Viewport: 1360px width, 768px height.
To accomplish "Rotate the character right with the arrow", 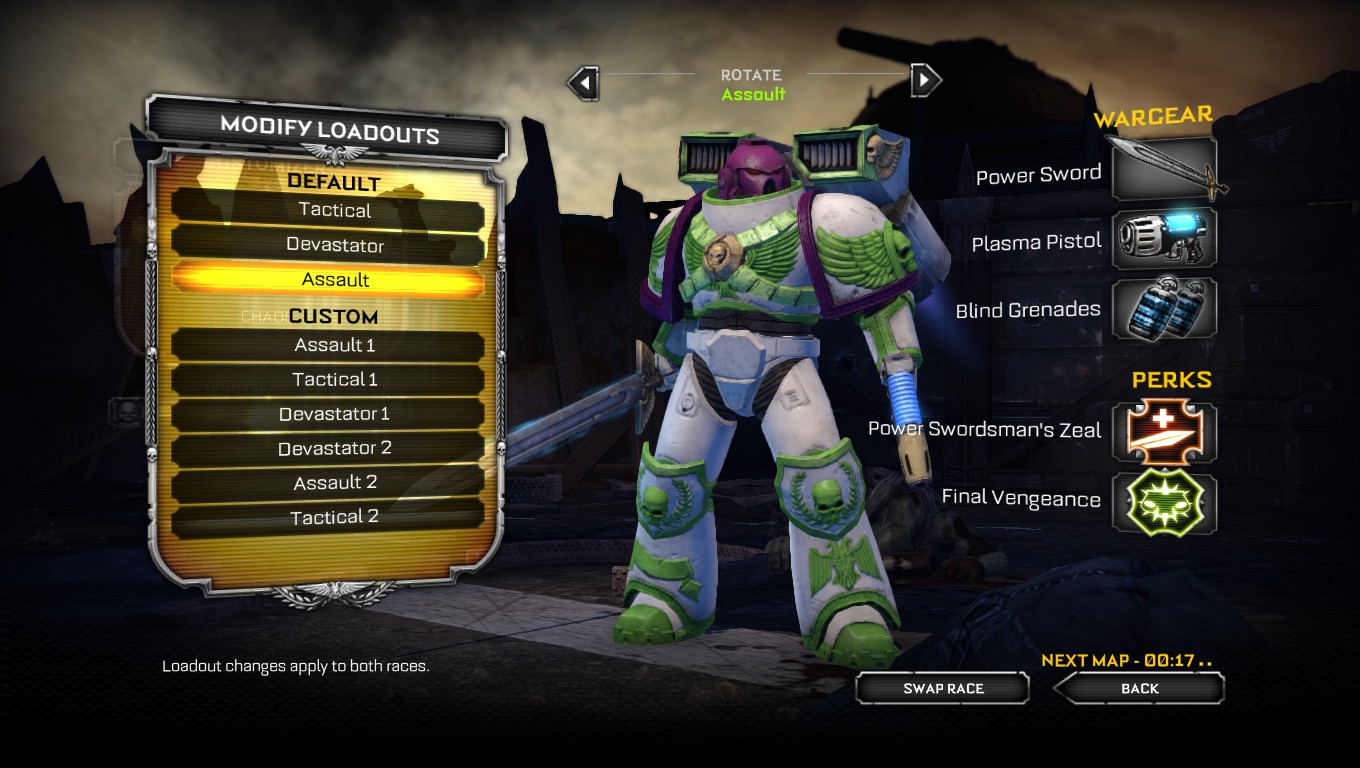I will [x=926, y=80].
